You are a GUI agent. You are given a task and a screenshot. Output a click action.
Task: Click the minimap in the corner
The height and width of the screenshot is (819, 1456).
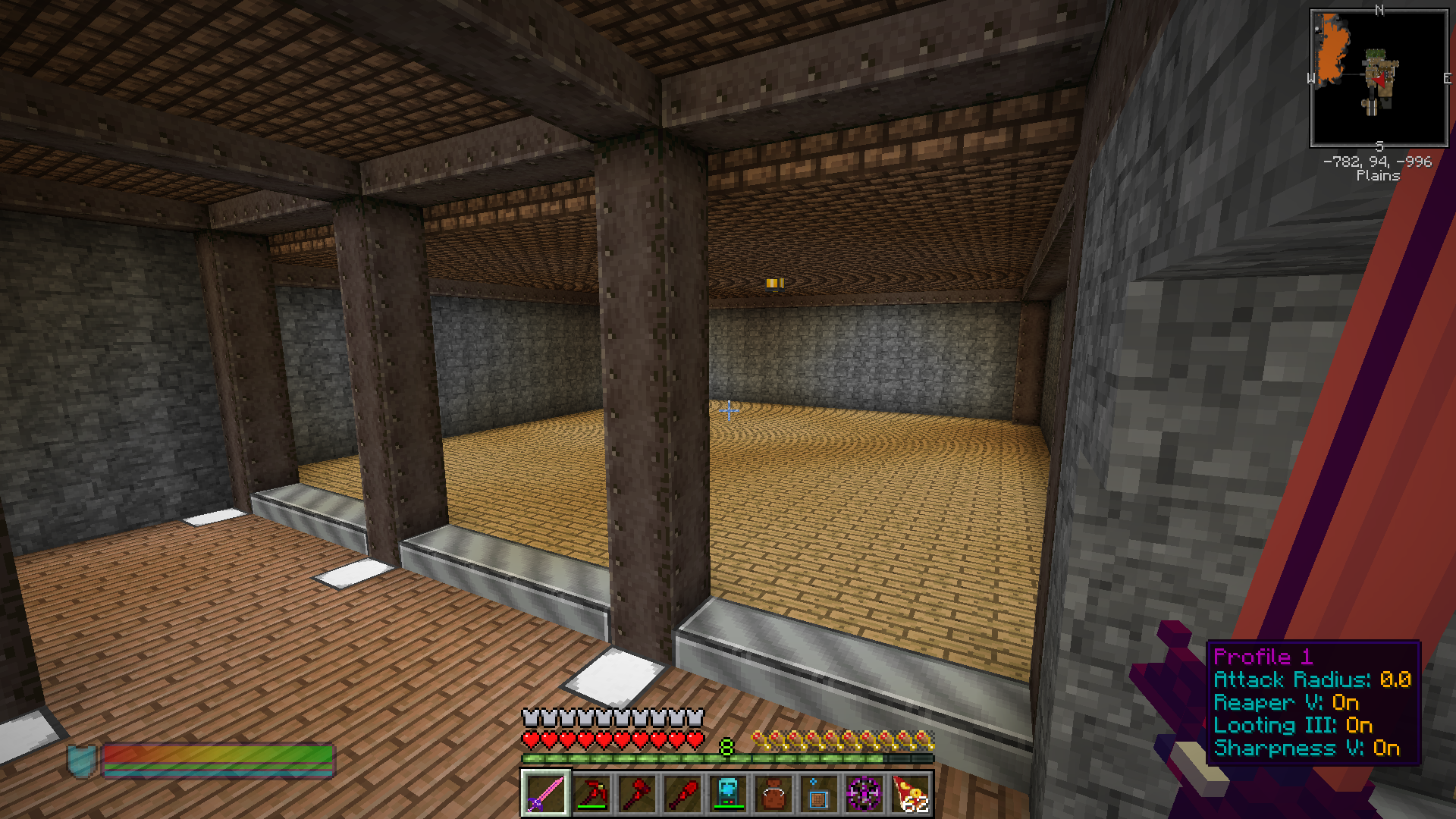[1379, 78]
